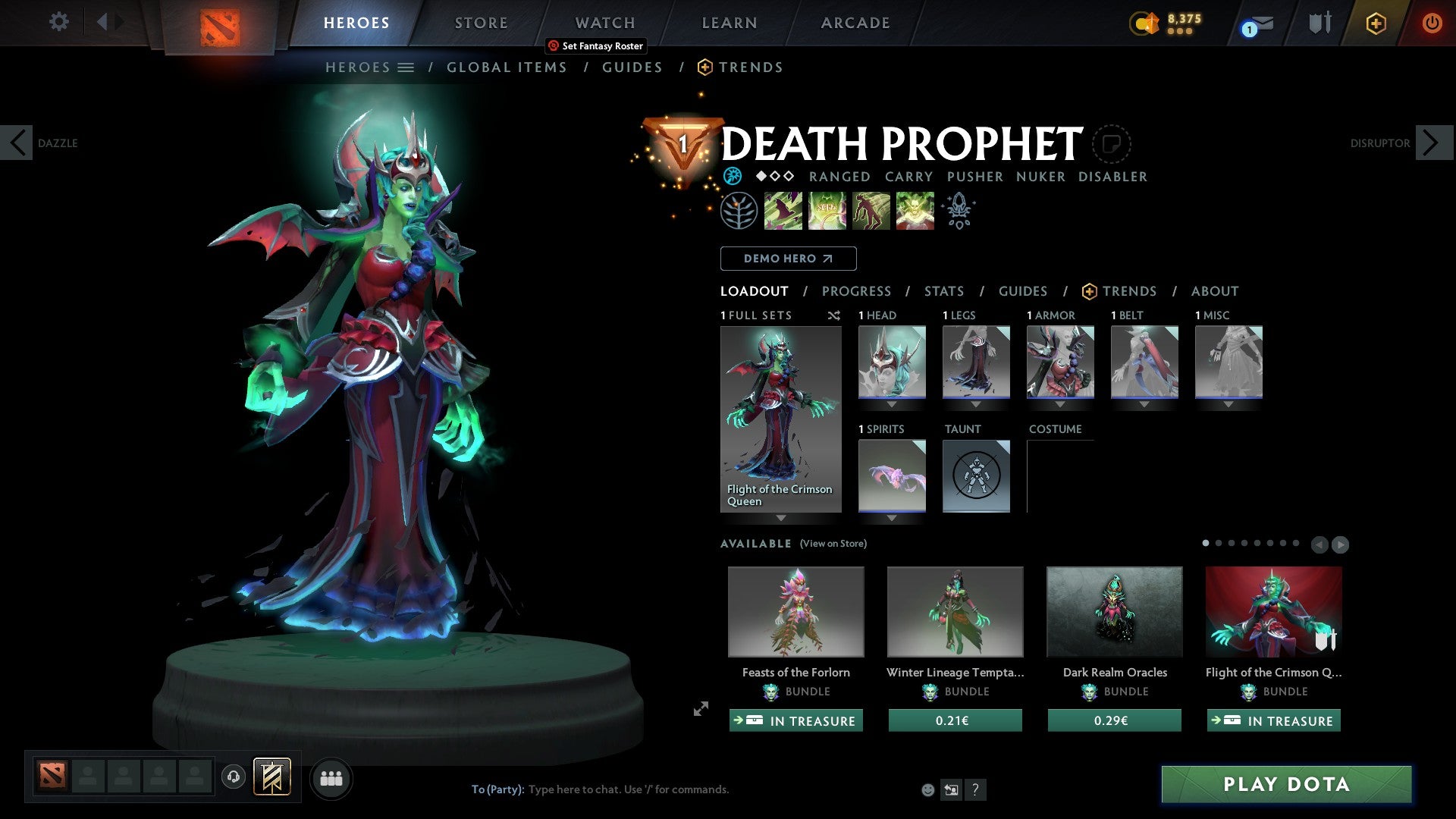The height and width of the screenshot is (819, 1456).
Task: Click the Dota Plus hexagon icon
Action: click(1375, 23)
